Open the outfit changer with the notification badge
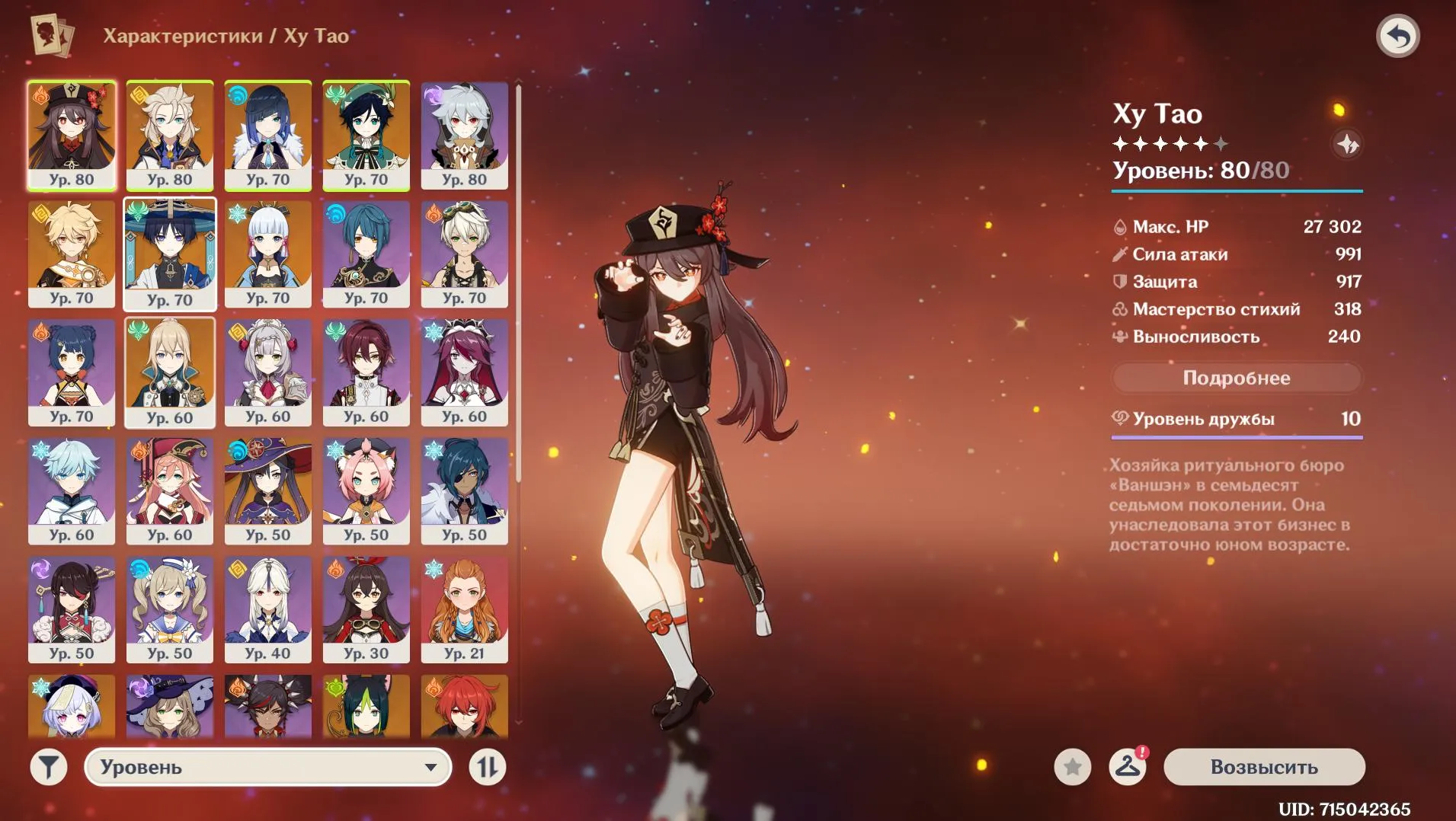 (1127, 768)
